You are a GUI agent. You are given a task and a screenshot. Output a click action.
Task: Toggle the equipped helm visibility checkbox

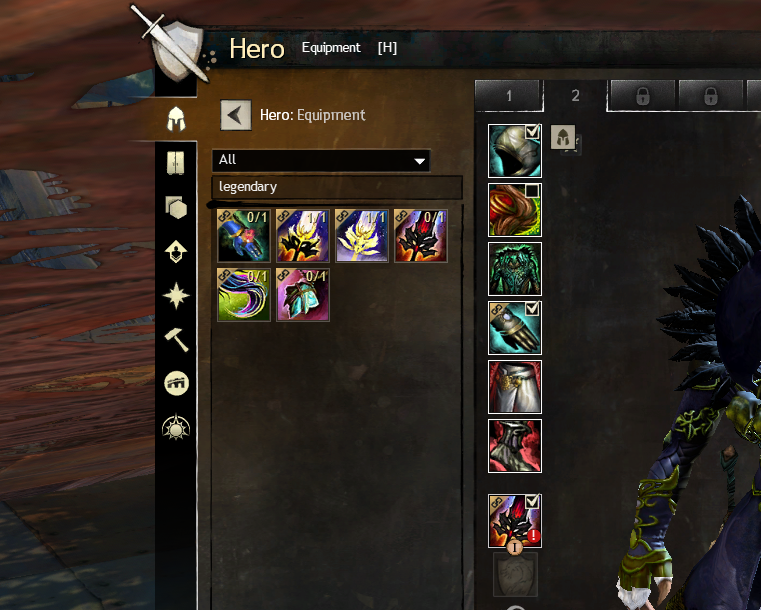533,132
